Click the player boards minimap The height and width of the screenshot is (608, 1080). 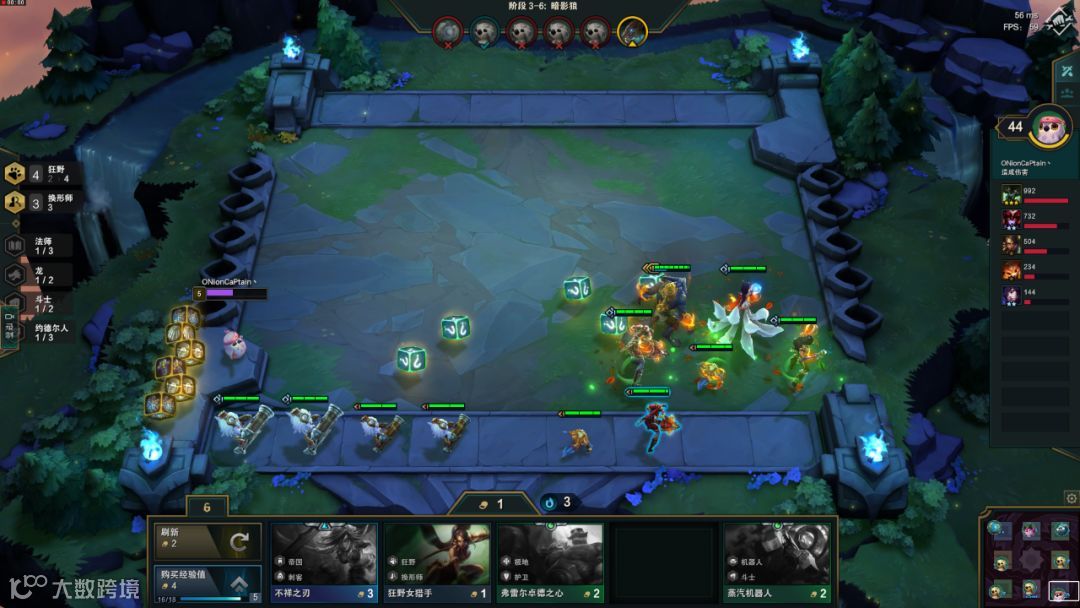coord(1028,559)
